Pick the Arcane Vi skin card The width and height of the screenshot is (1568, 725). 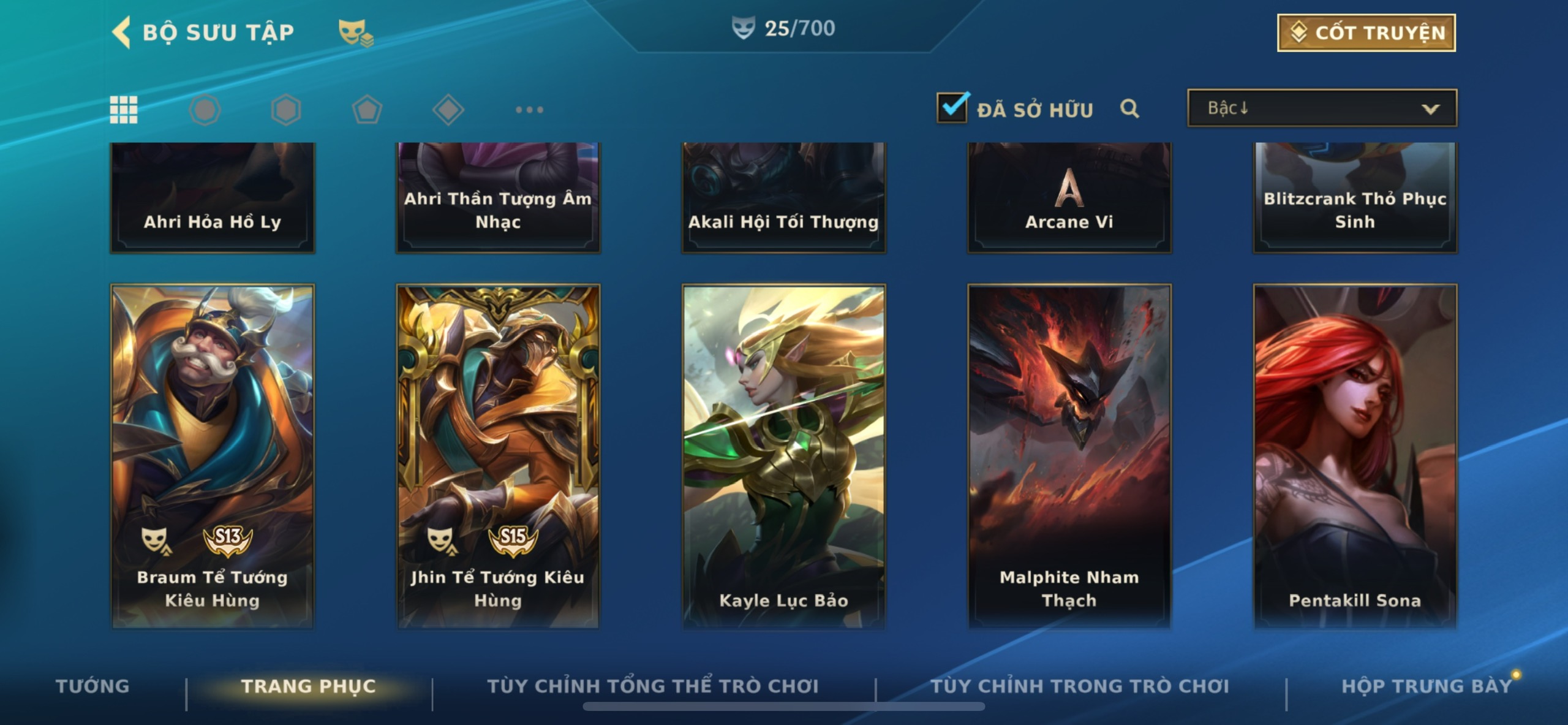(x=1069, y=197)
